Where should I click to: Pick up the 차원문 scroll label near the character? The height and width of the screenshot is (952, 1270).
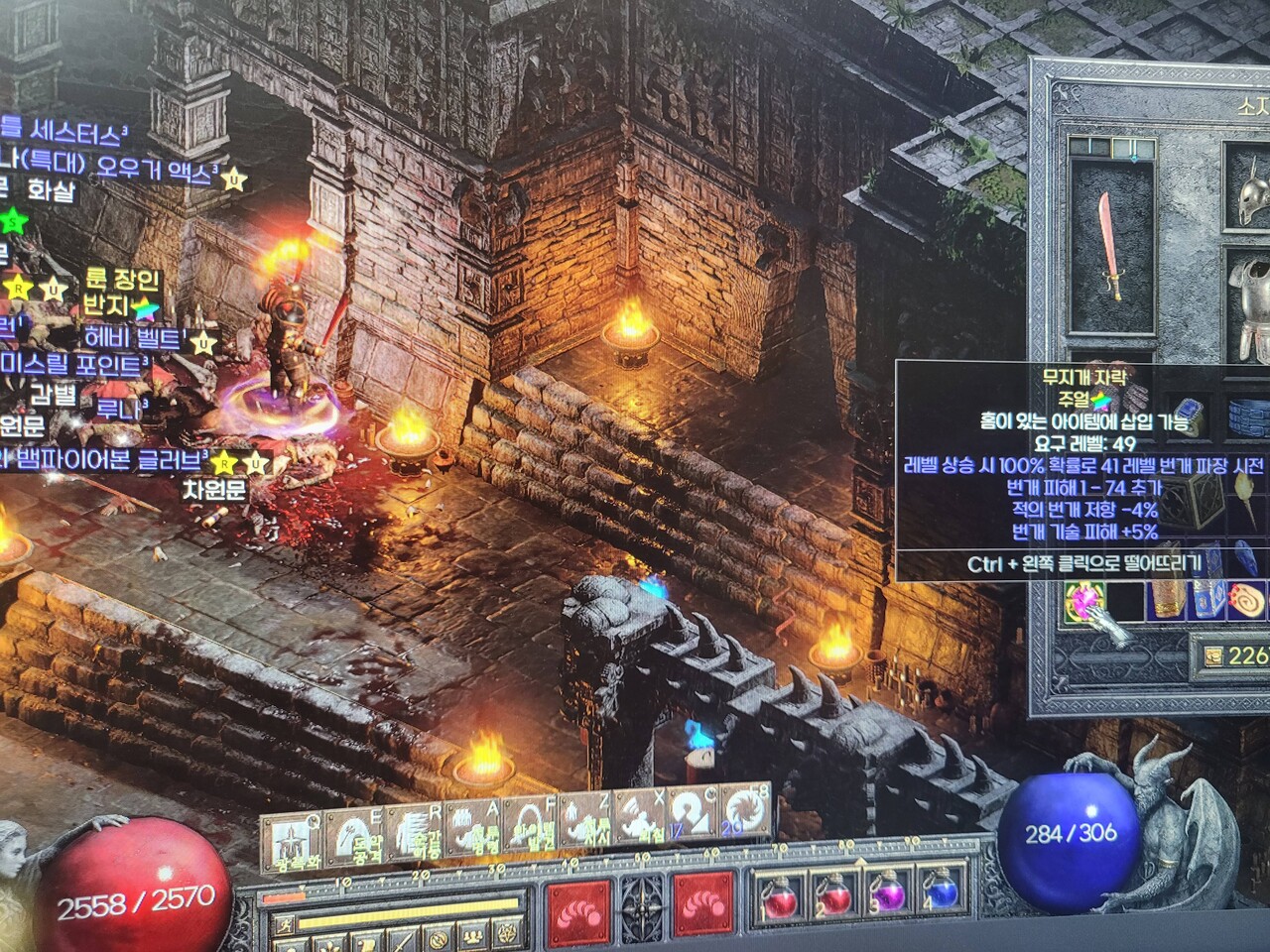pyautogui.click(x=213, y=489)
